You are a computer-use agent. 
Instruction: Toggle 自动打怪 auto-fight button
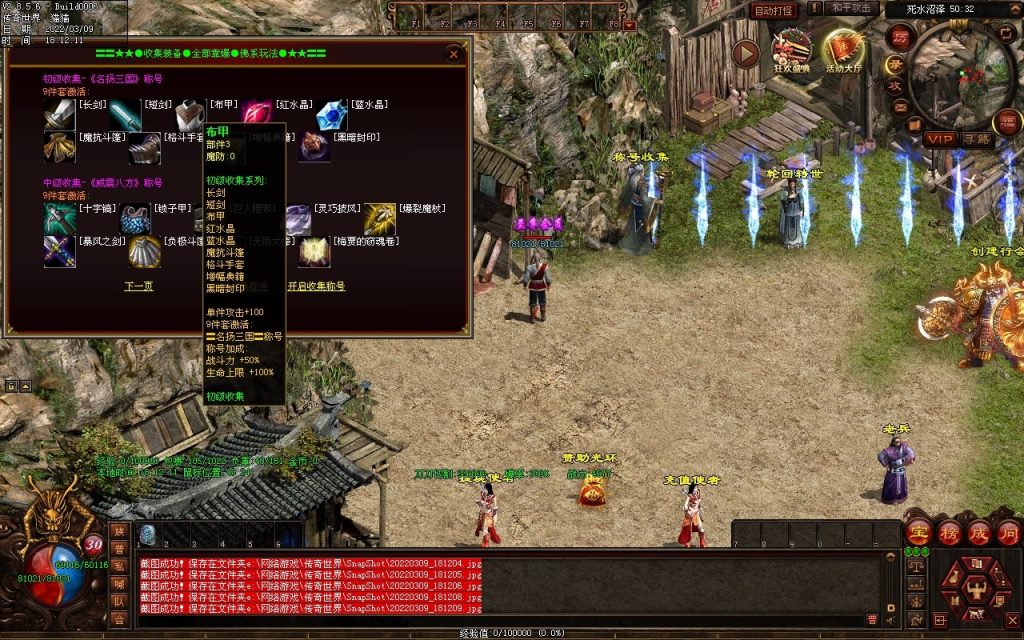(773, 10)
